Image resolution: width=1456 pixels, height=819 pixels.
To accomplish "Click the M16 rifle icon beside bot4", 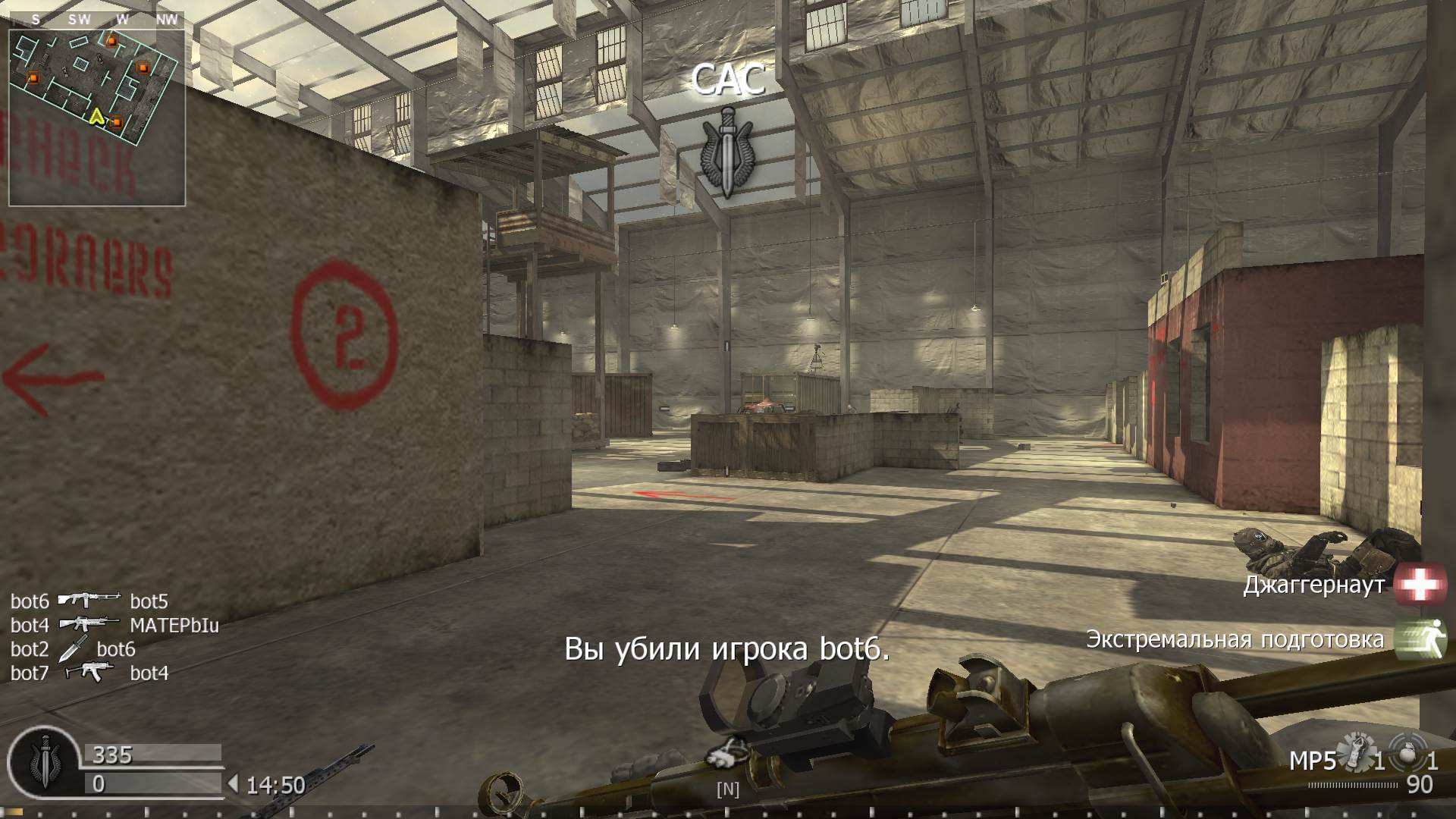I will click(x=91, y=625).
